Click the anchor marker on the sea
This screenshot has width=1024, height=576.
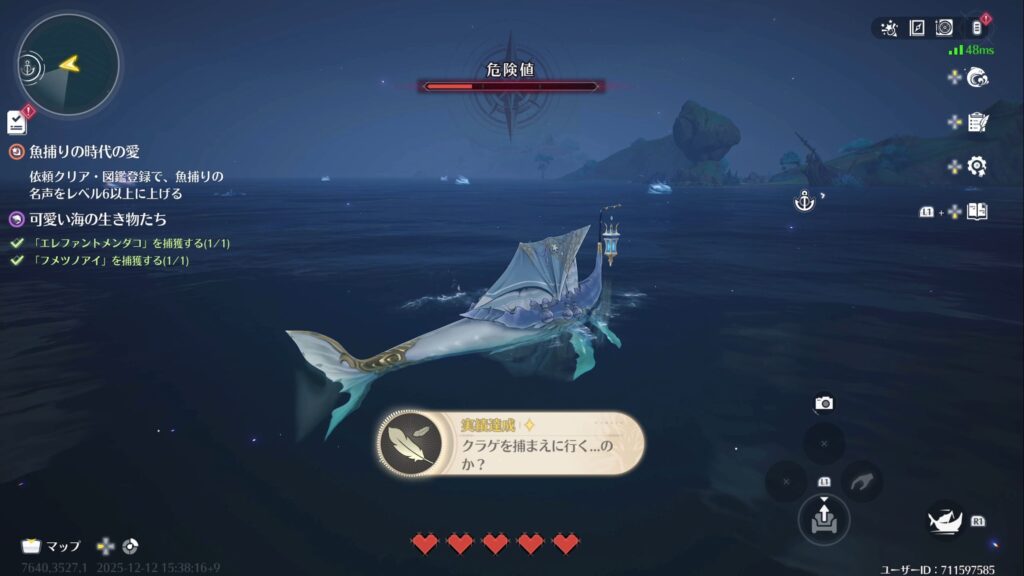point(805,202)
